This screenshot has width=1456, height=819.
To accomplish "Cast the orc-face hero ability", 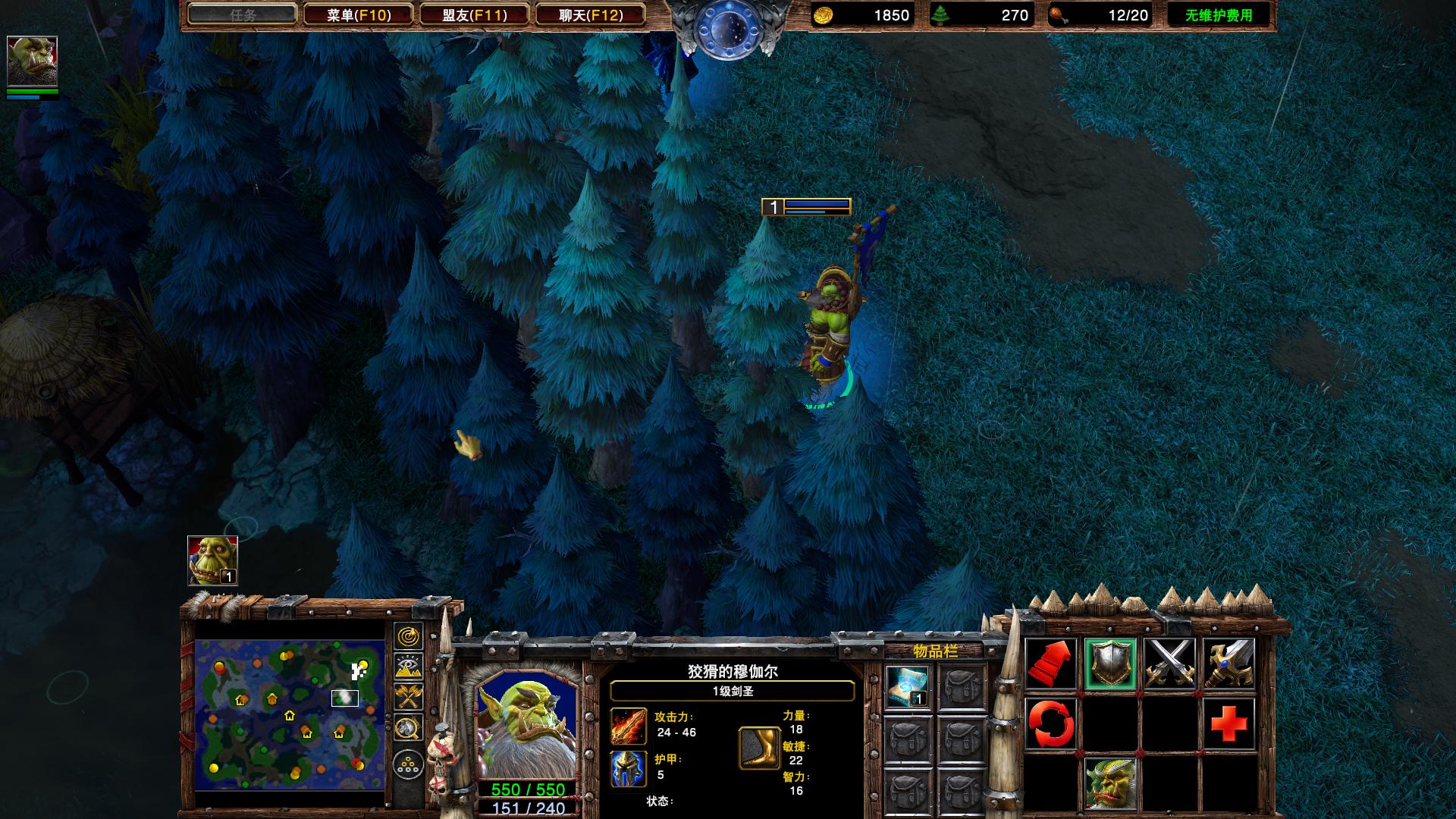I will [1110, 783].
